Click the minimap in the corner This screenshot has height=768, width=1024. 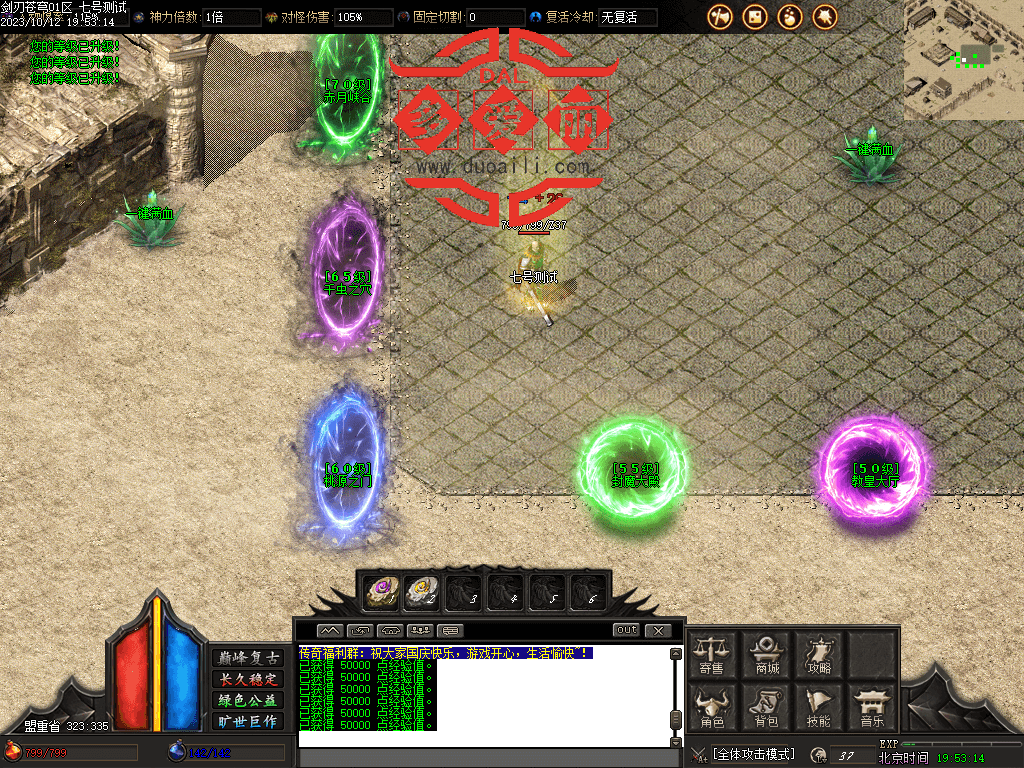963,60
